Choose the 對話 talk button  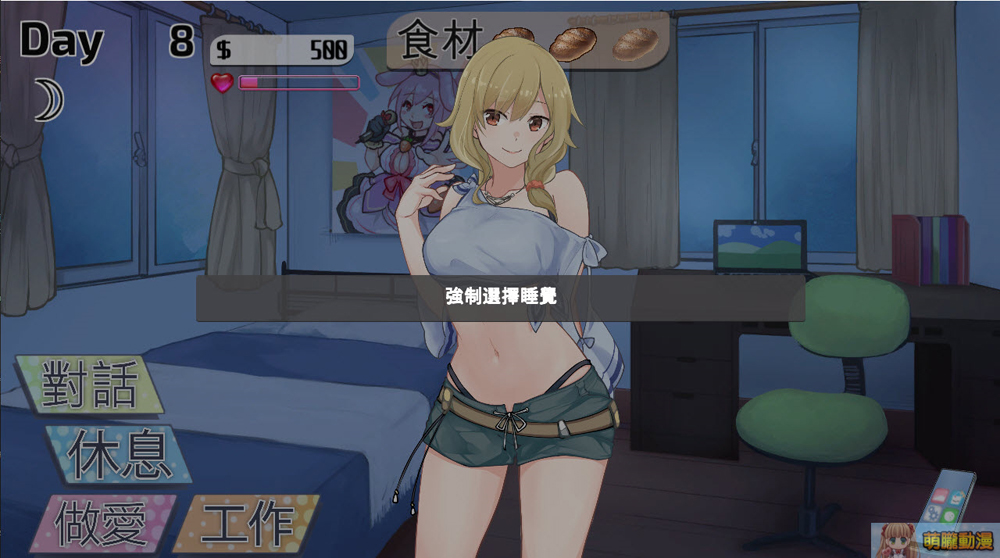click(x=88, y=384)
